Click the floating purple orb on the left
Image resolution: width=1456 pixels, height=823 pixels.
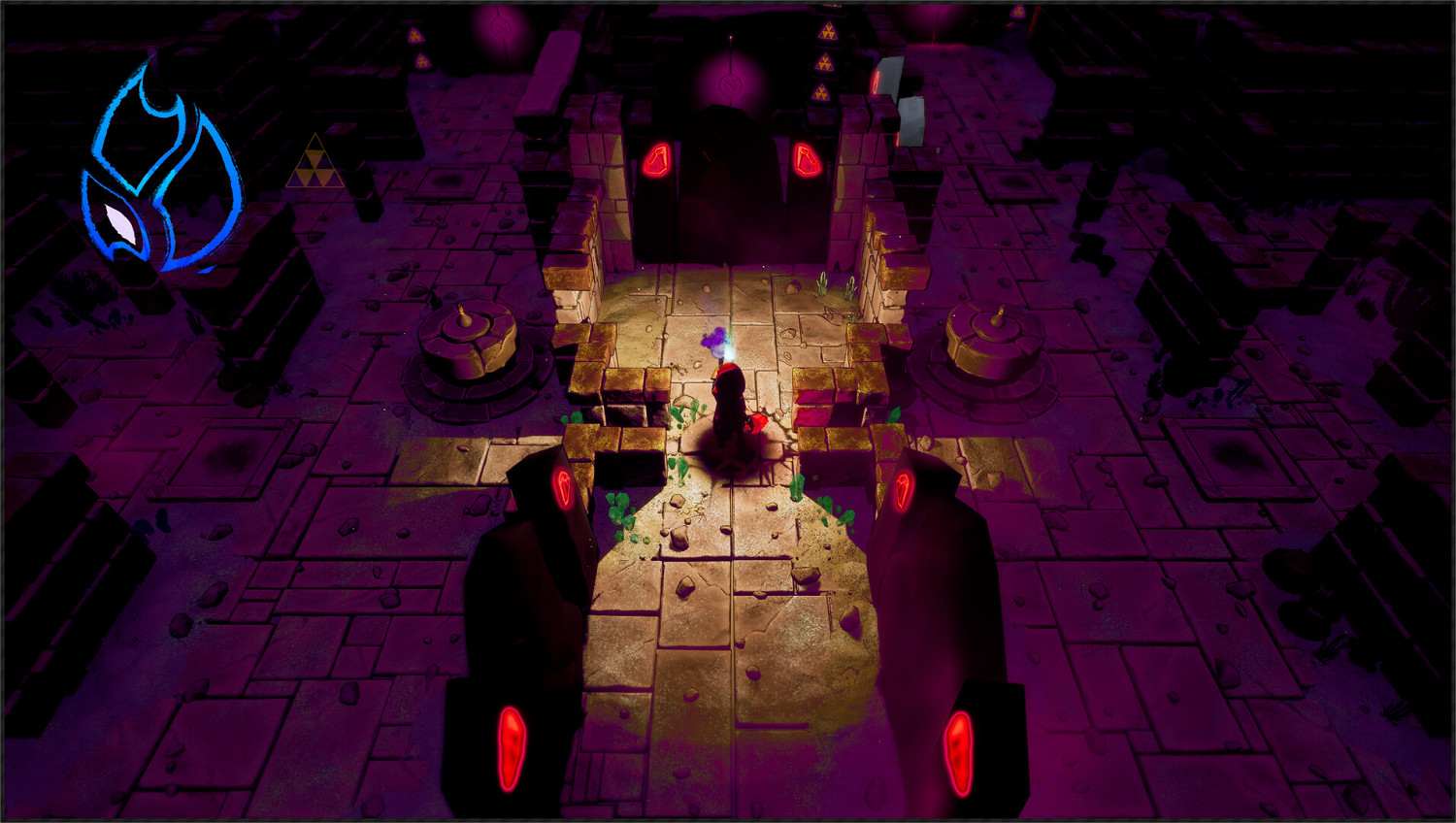click(x=501, y=27)
